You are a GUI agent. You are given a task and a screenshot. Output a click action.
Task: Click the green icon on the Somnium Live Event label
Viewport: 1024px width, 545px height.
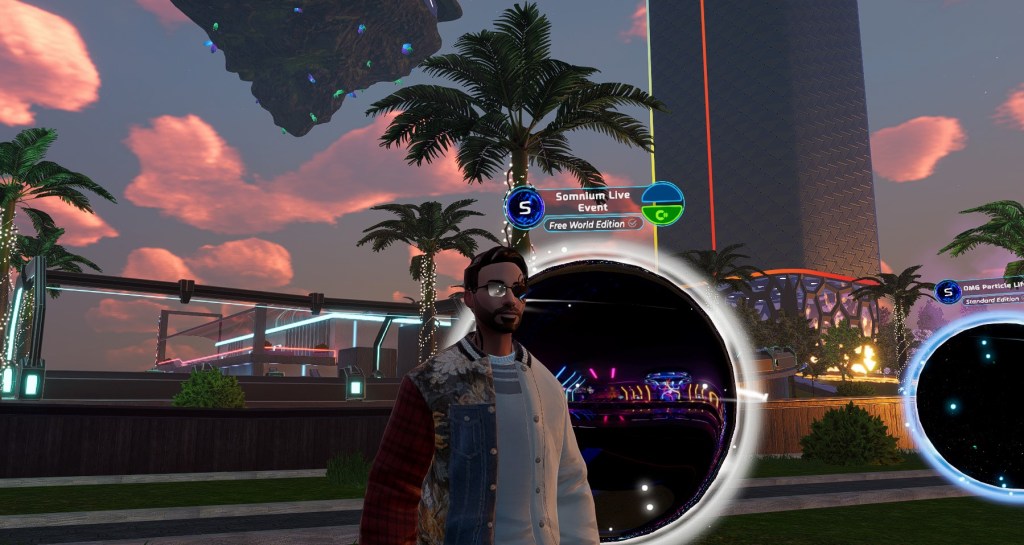pyautogui.click(x=661, y=212)
